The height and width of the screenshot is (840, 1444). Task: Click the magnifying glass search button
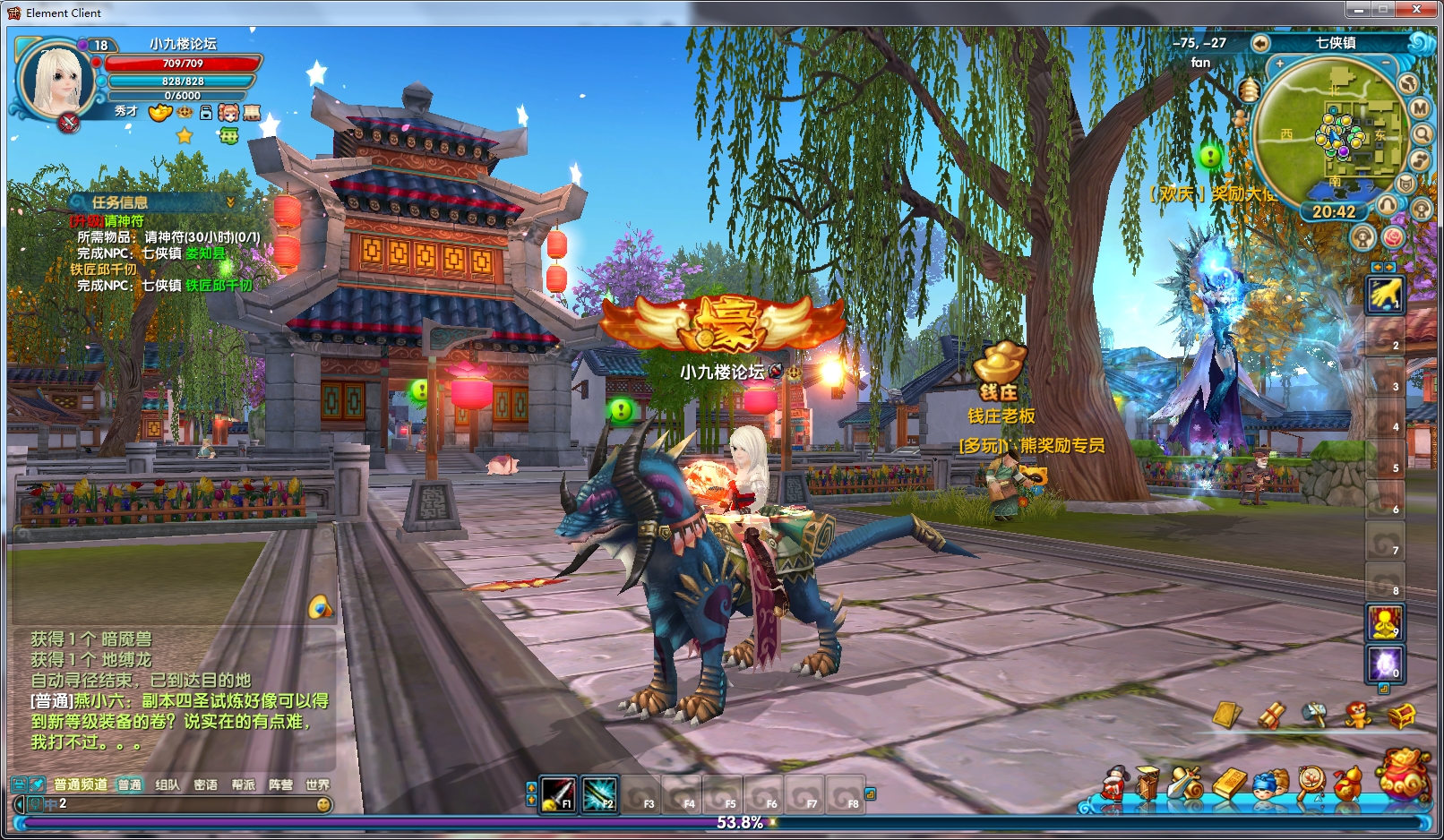click(x=1422, y=134)
